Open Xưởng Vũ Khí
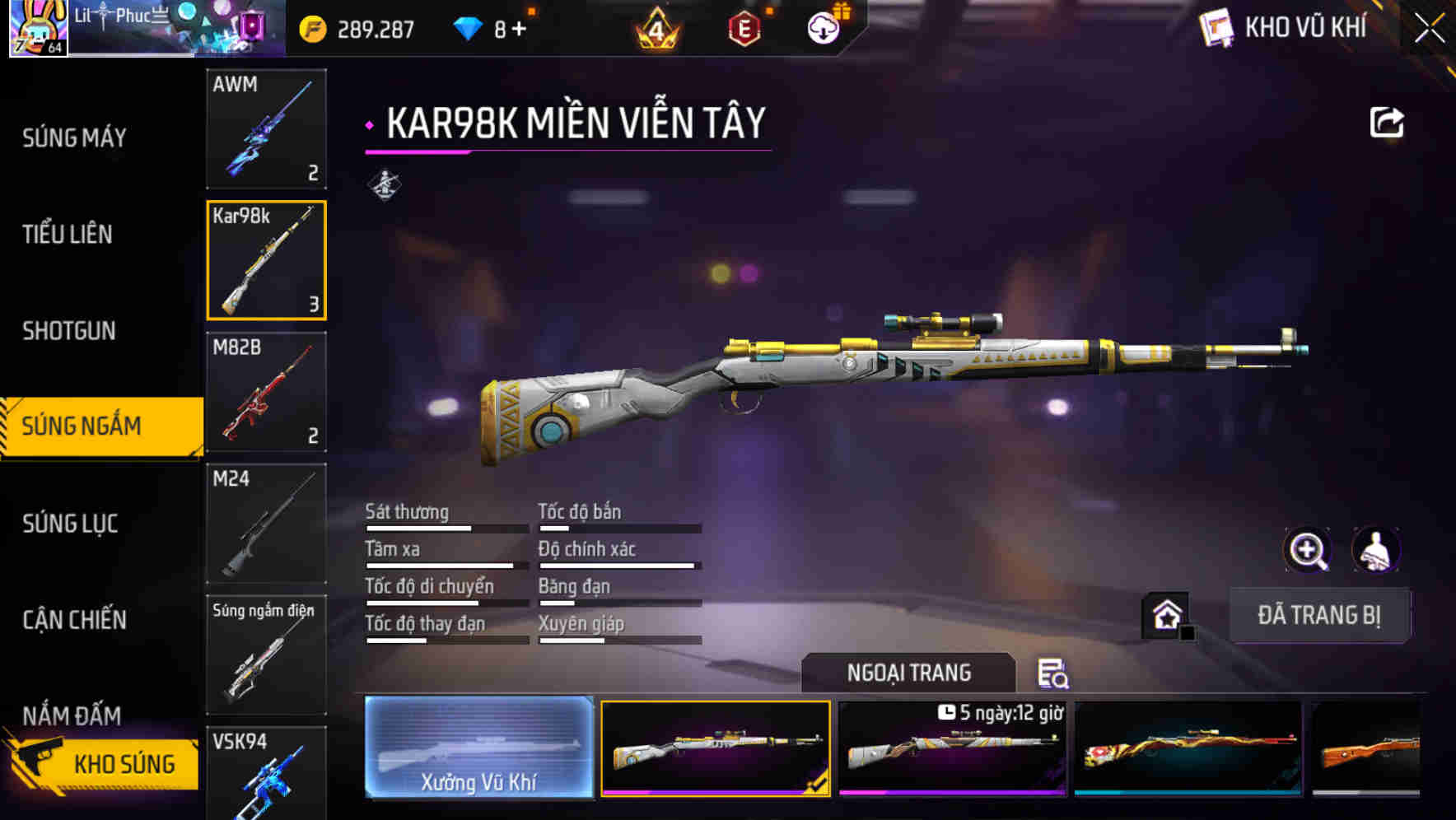This screenshot has height=820, width=1456. (478, 748)
